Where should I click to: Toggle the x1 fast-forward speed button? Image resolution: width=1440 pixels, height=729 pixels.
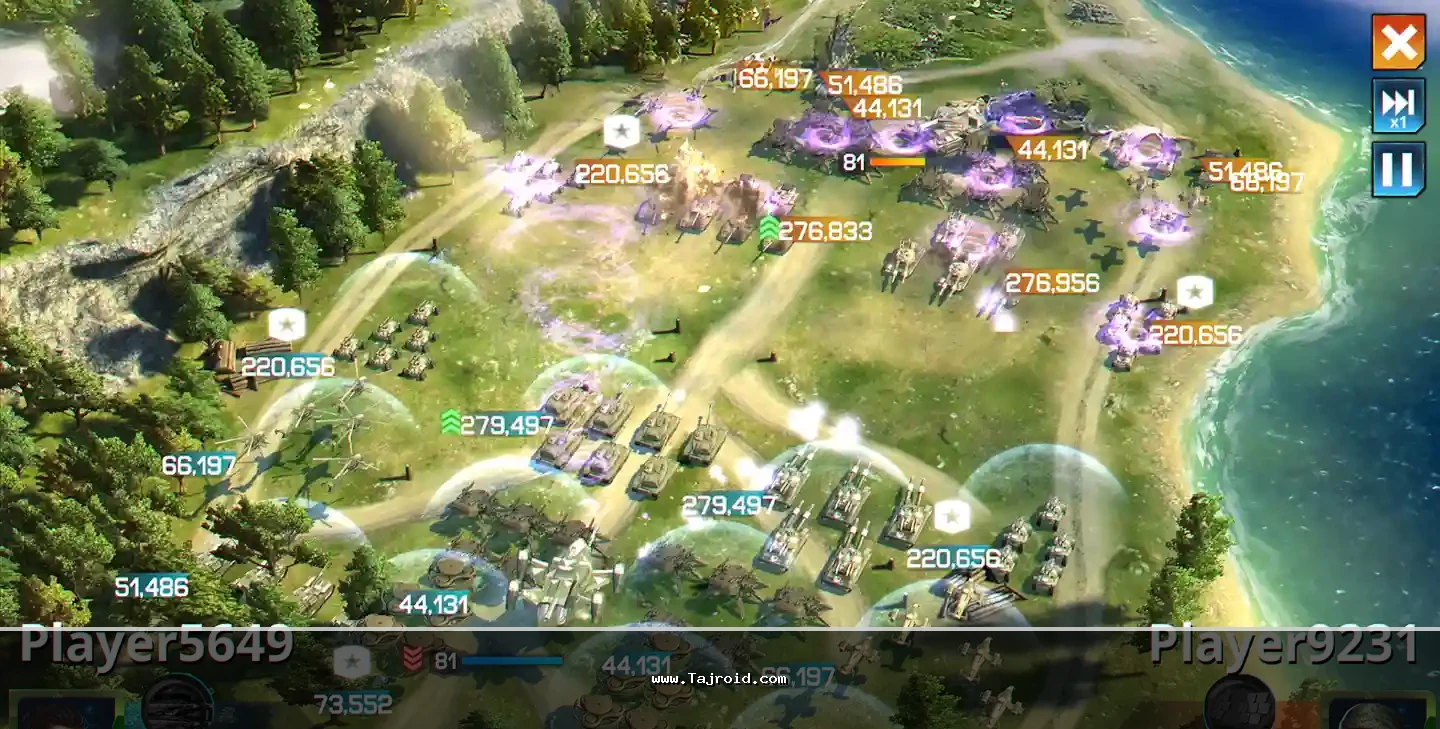tap(1398, 105)
